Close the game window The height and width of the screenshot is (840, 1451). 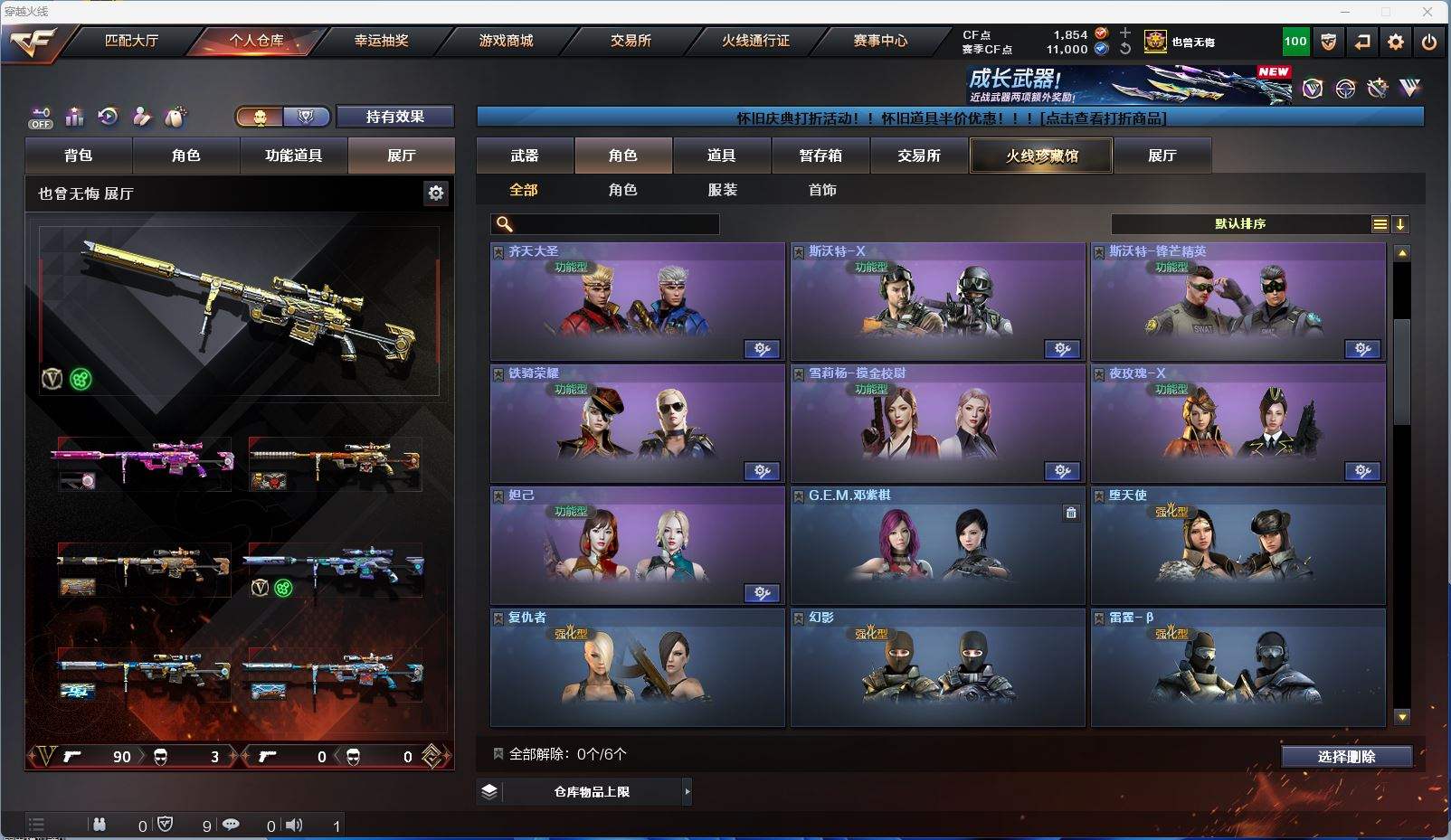click(1427, 12)
